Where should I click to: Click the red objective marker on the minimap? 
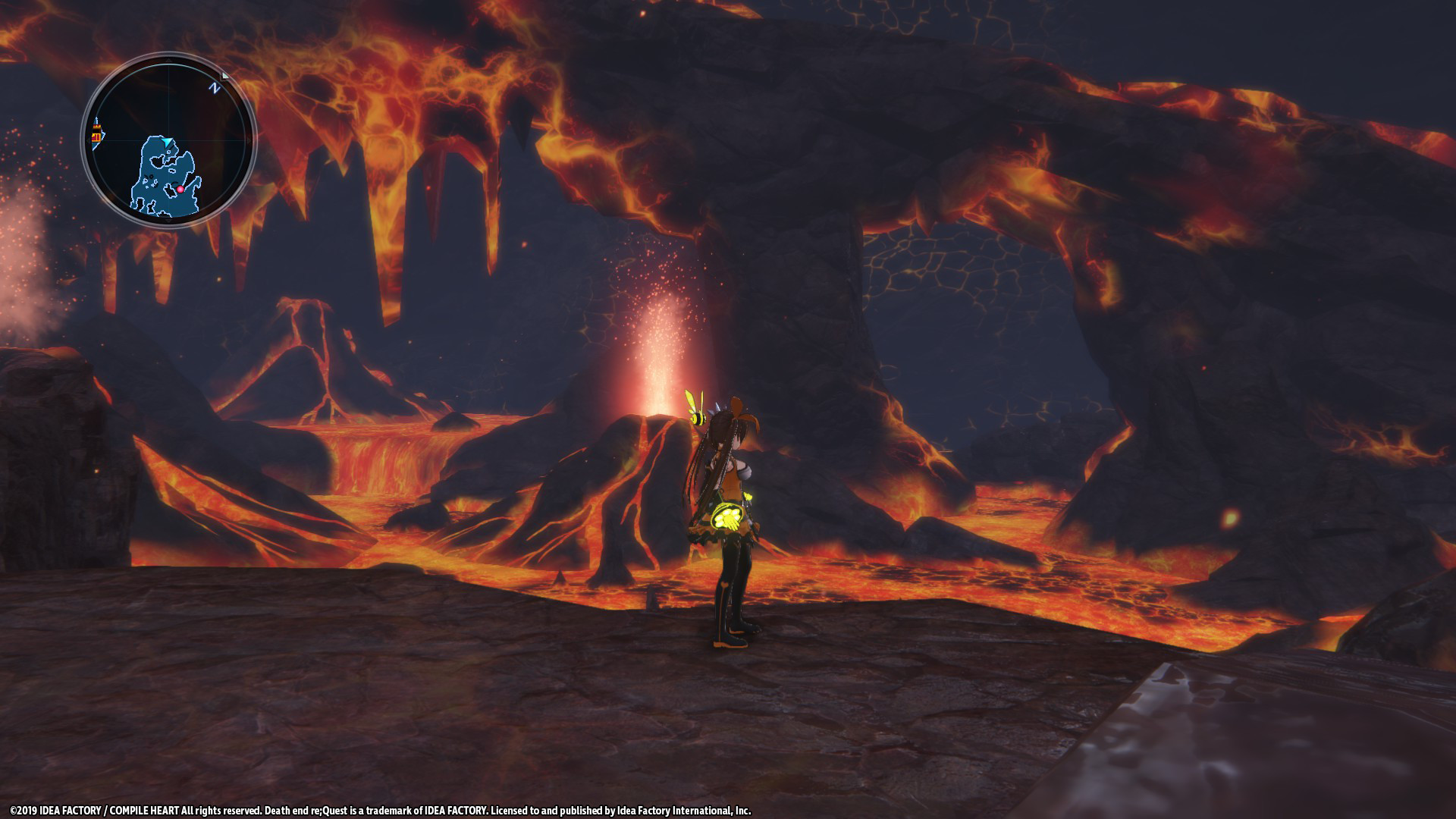[181, 189]
